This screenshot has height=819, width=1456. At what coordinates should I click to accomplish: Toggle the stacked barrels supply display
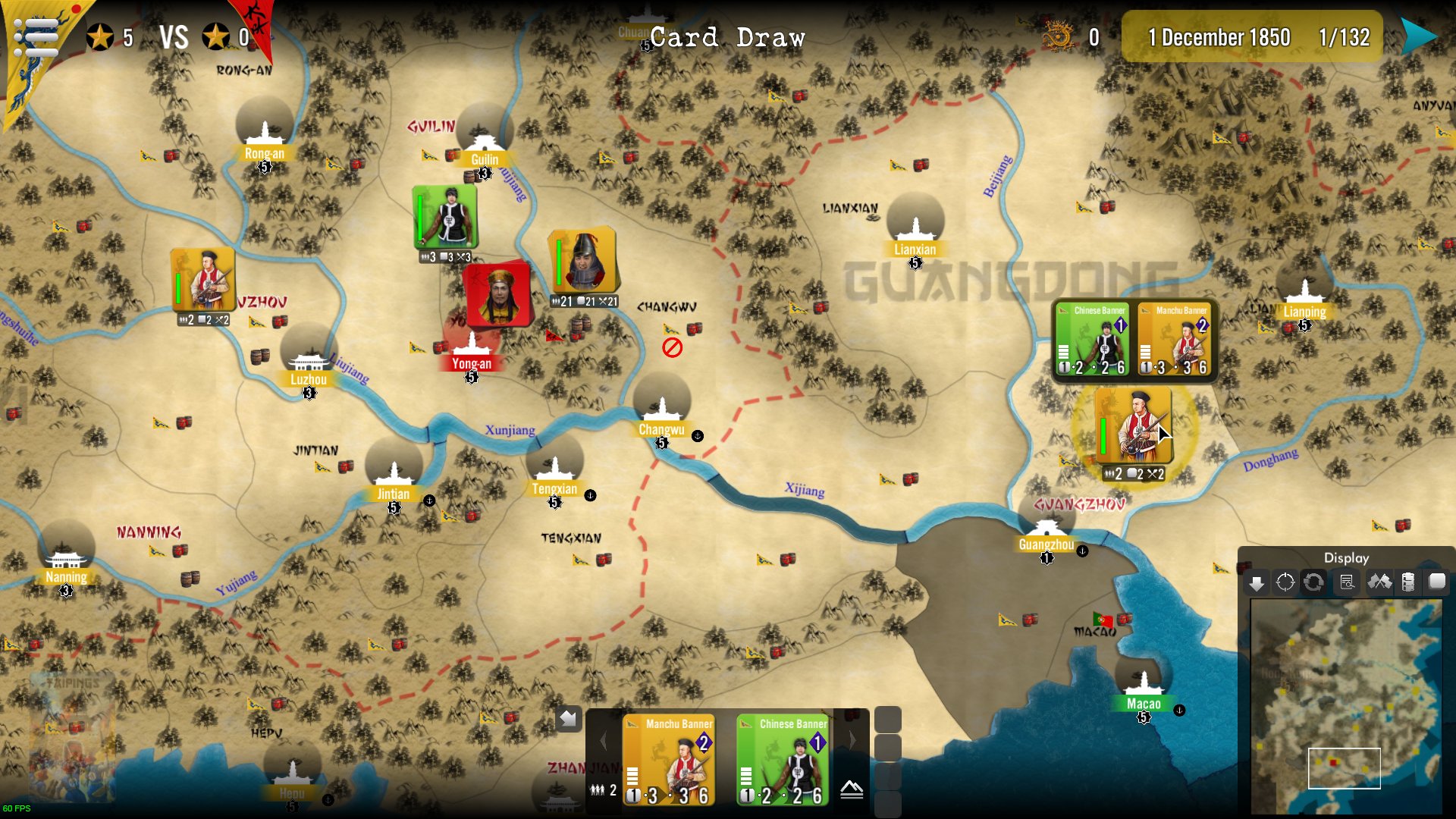point(1408,582)
